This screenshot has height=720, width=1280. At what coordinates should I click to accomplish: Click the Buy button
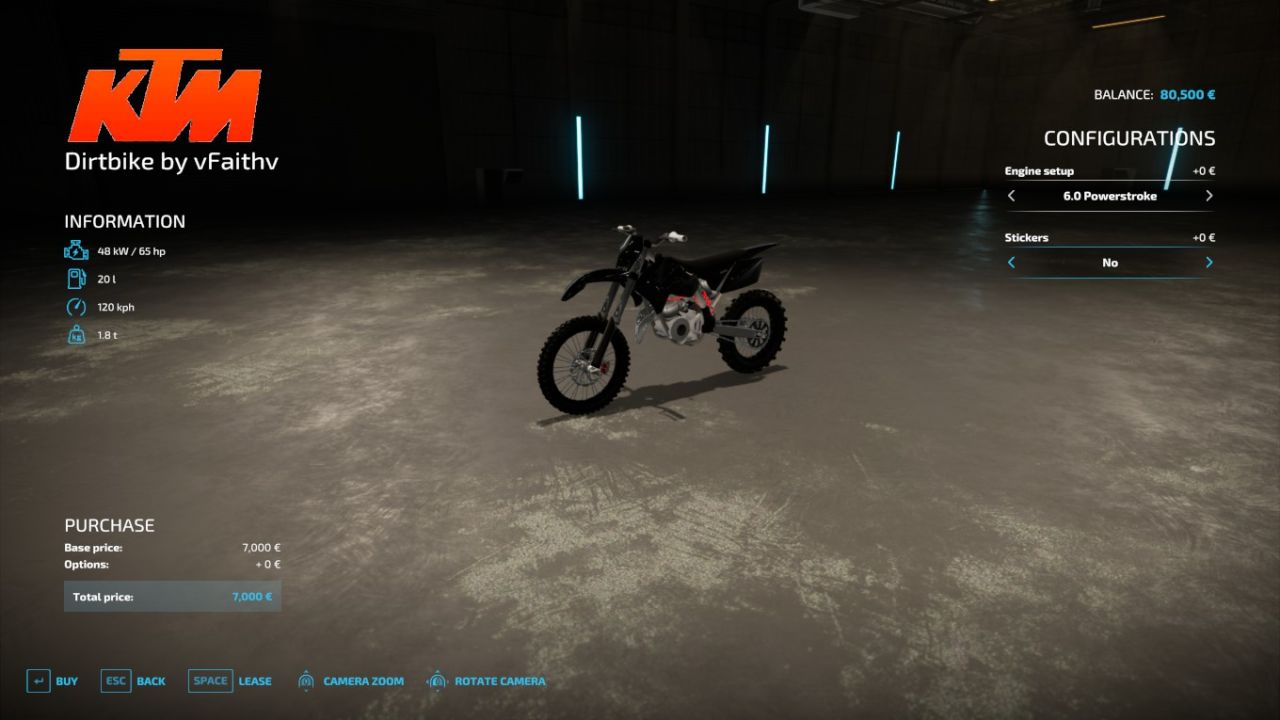tap(66, 680)
